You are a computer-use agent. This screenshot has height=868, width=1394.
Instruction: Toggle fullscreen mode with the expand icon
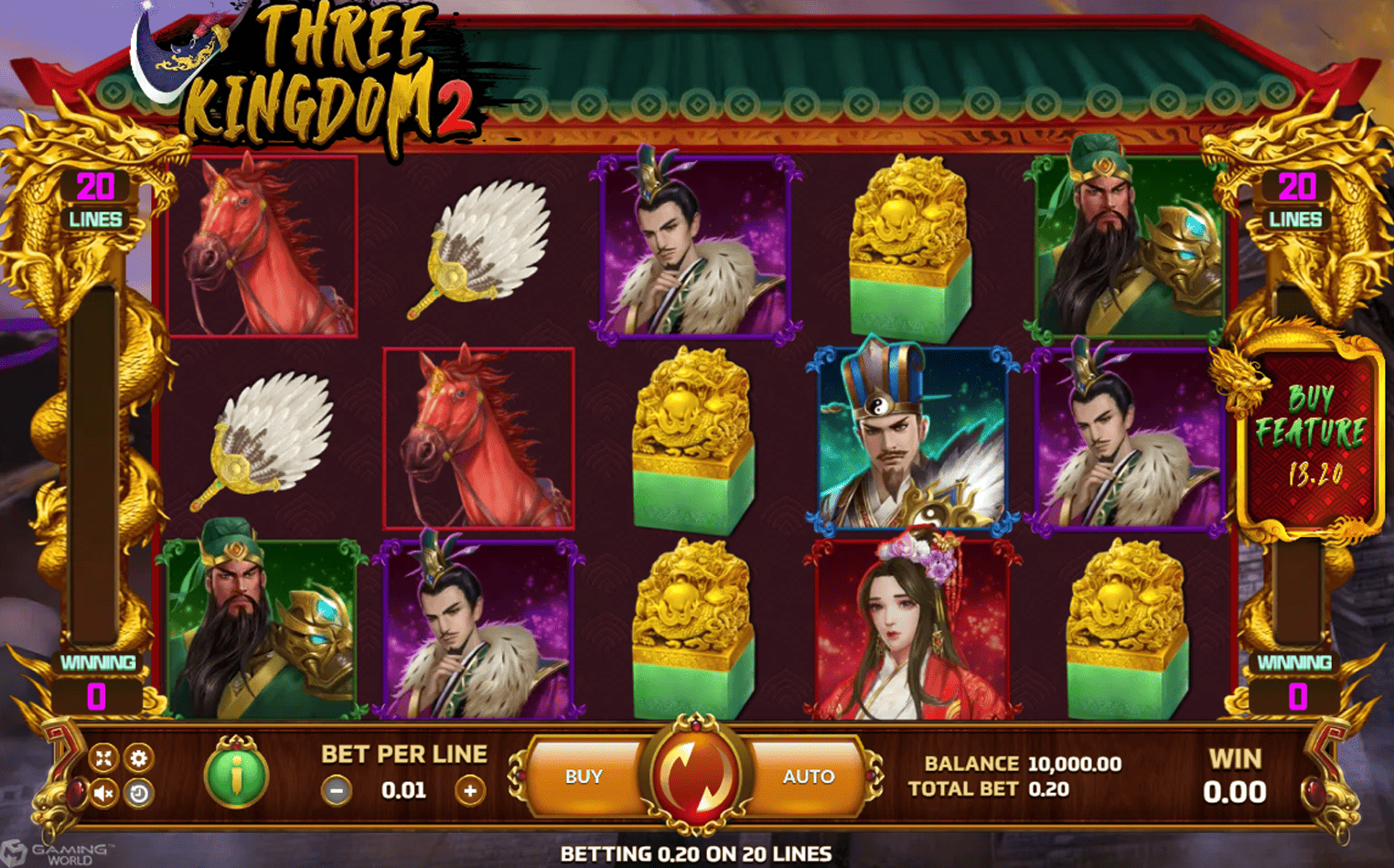click(x=103, y=757)
